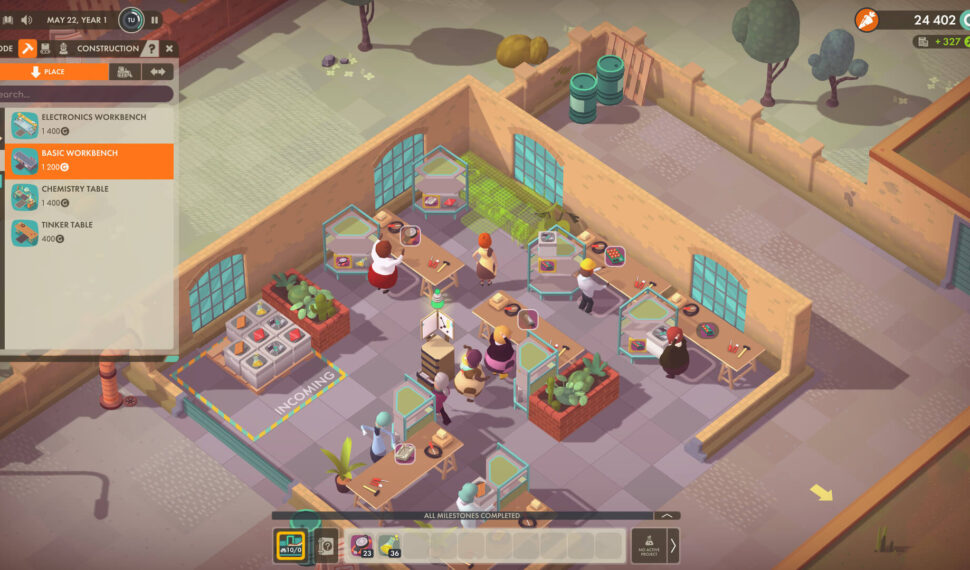Toggle sound with the speaker icon
The width and height of the screenshot is (970, 570).
pos(26,20)
